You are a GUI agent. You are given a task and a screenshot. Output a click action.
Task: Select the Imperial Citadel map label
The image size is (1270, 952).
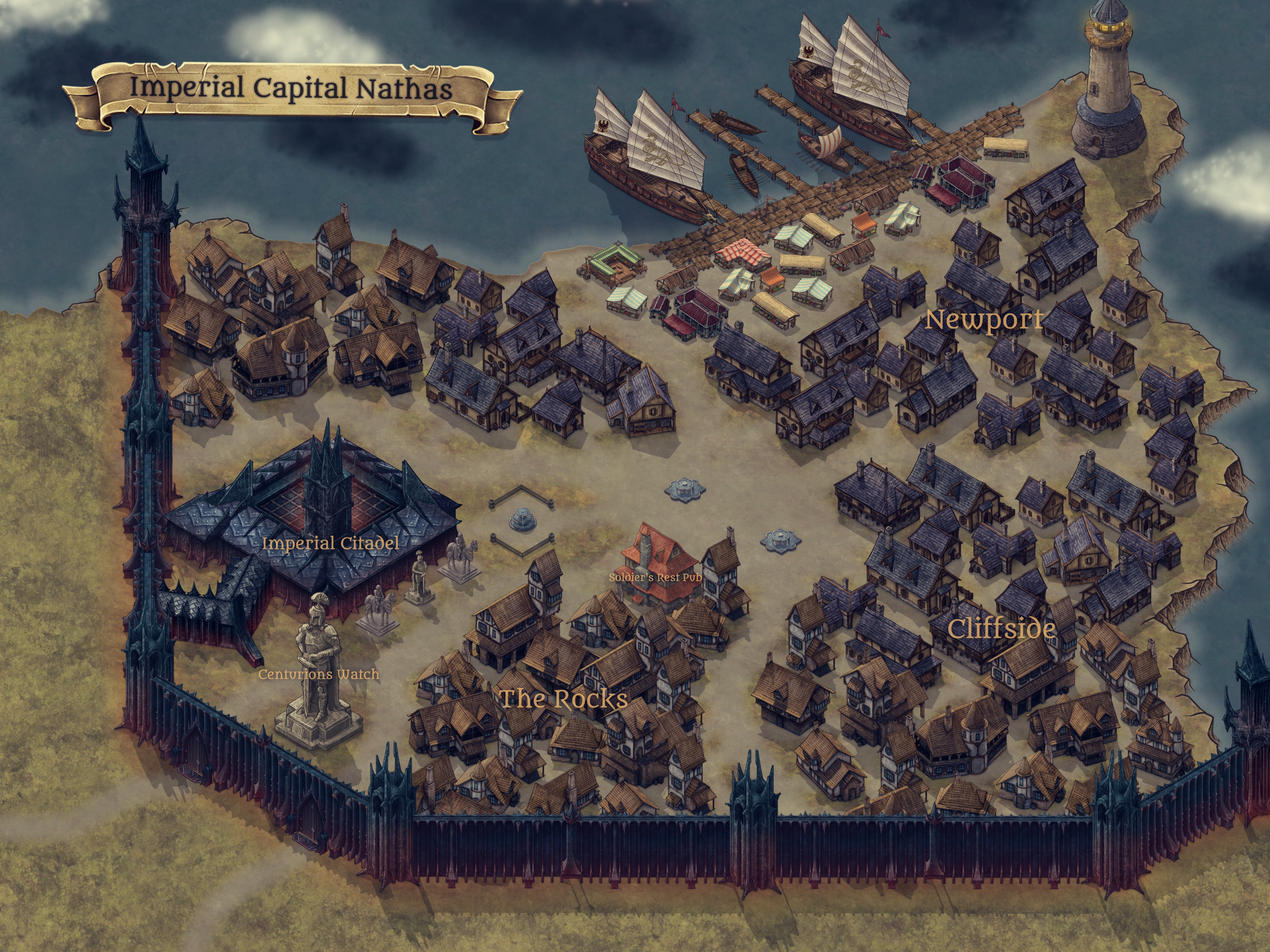point(330,543)
